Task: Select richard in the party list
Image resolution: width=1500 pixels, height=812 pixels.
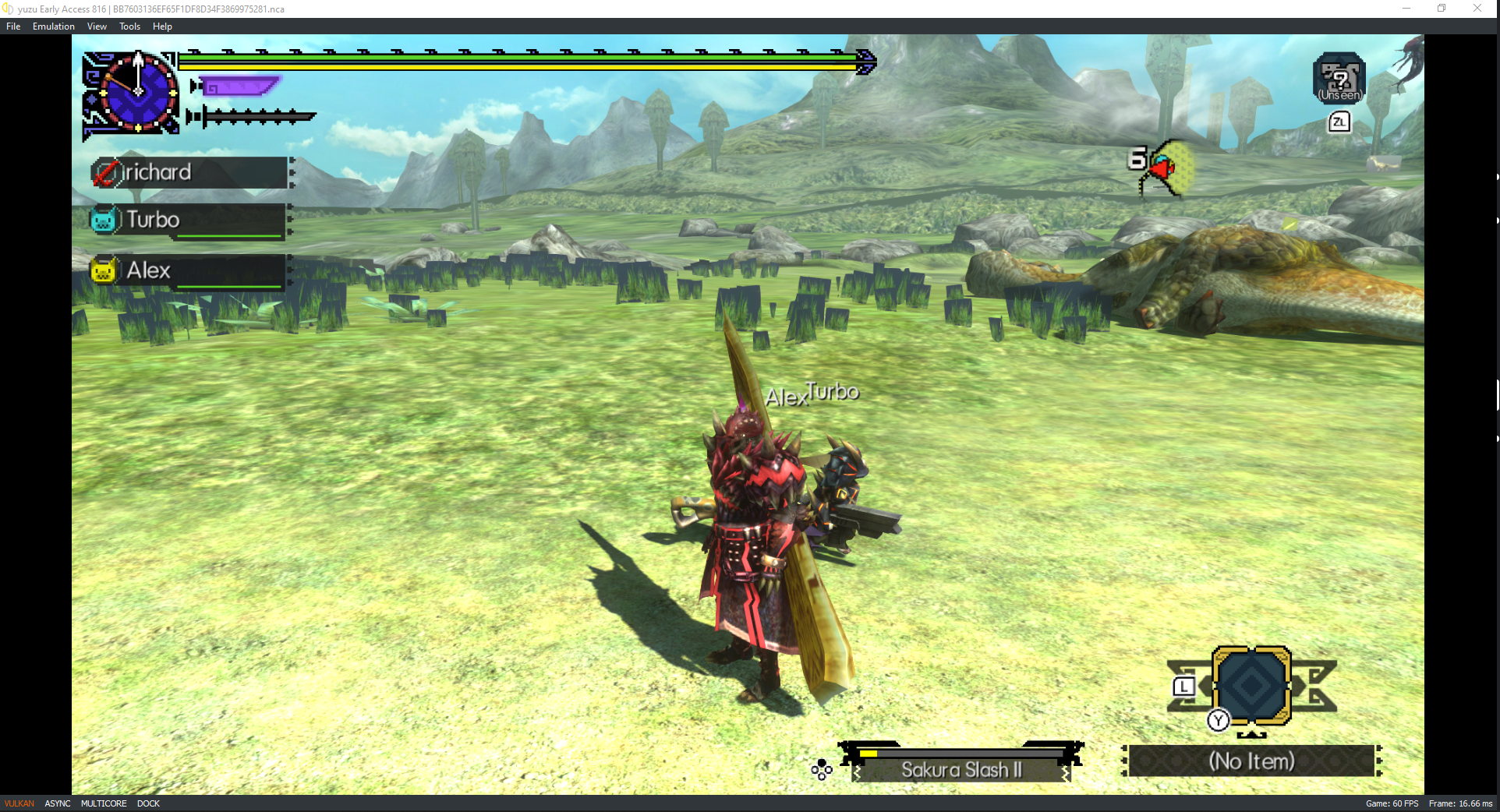Action: click(x=190, y=172)
